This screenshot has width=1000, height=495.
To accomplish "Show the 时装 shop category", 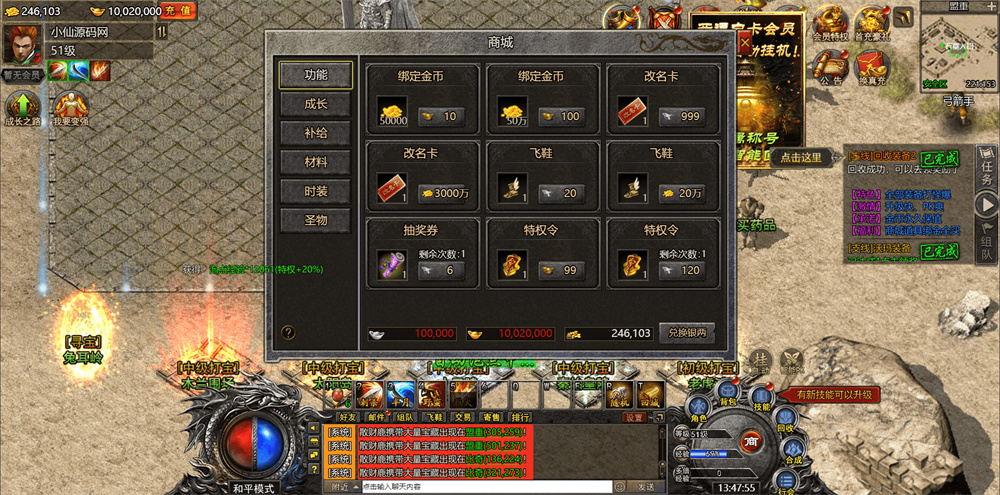I will coord(316,191).
